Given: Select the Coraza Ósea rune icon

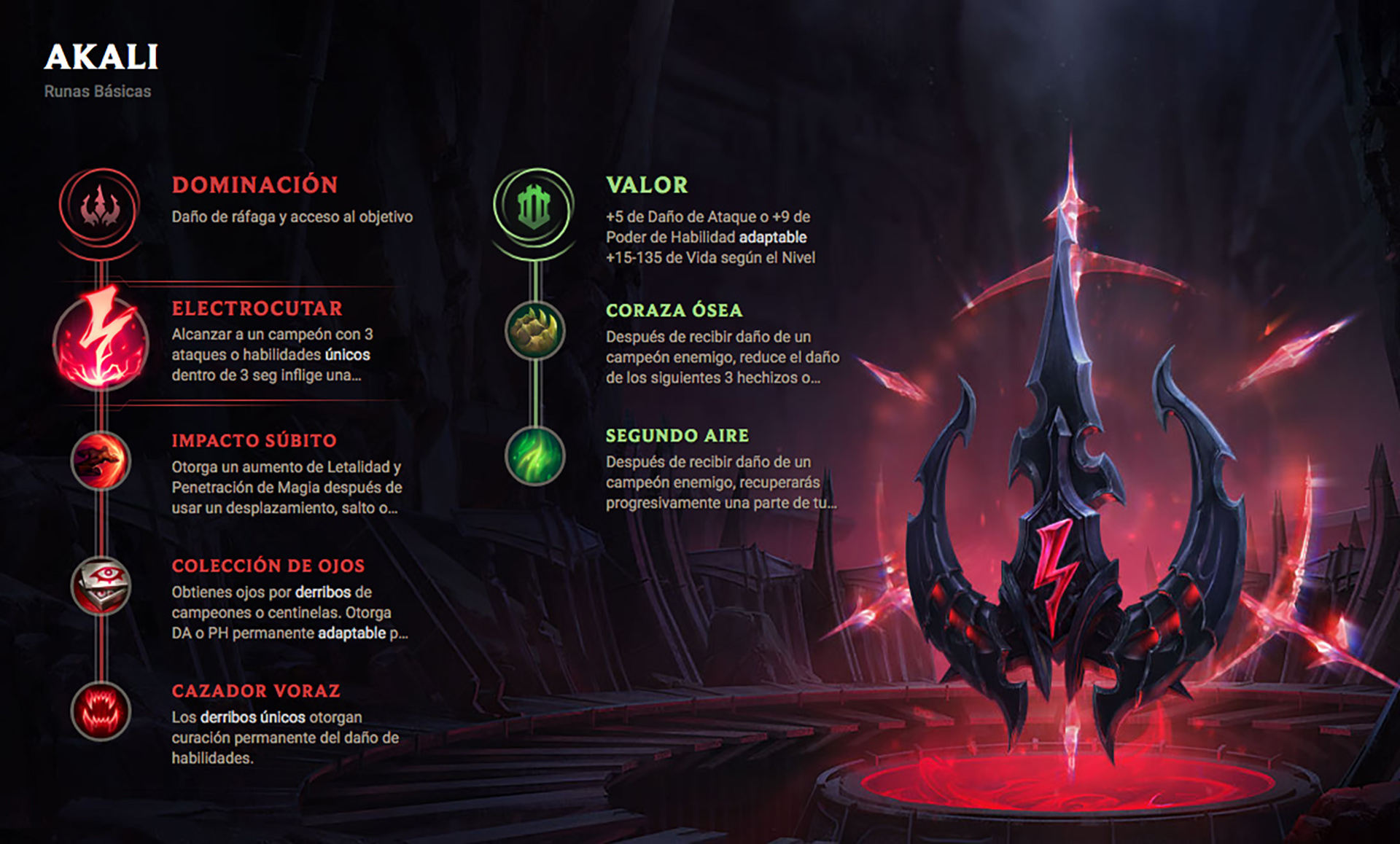Looking at the screenshot, I should 535,331.
